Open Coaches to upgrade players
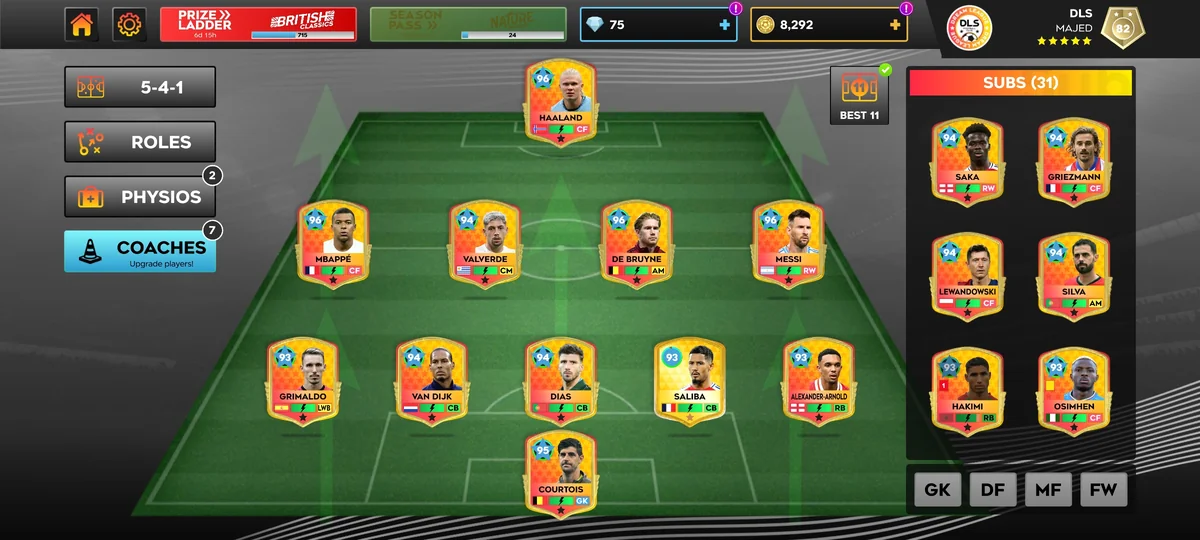The height and width of the screenshot is (540, 1200). [140, 251]
